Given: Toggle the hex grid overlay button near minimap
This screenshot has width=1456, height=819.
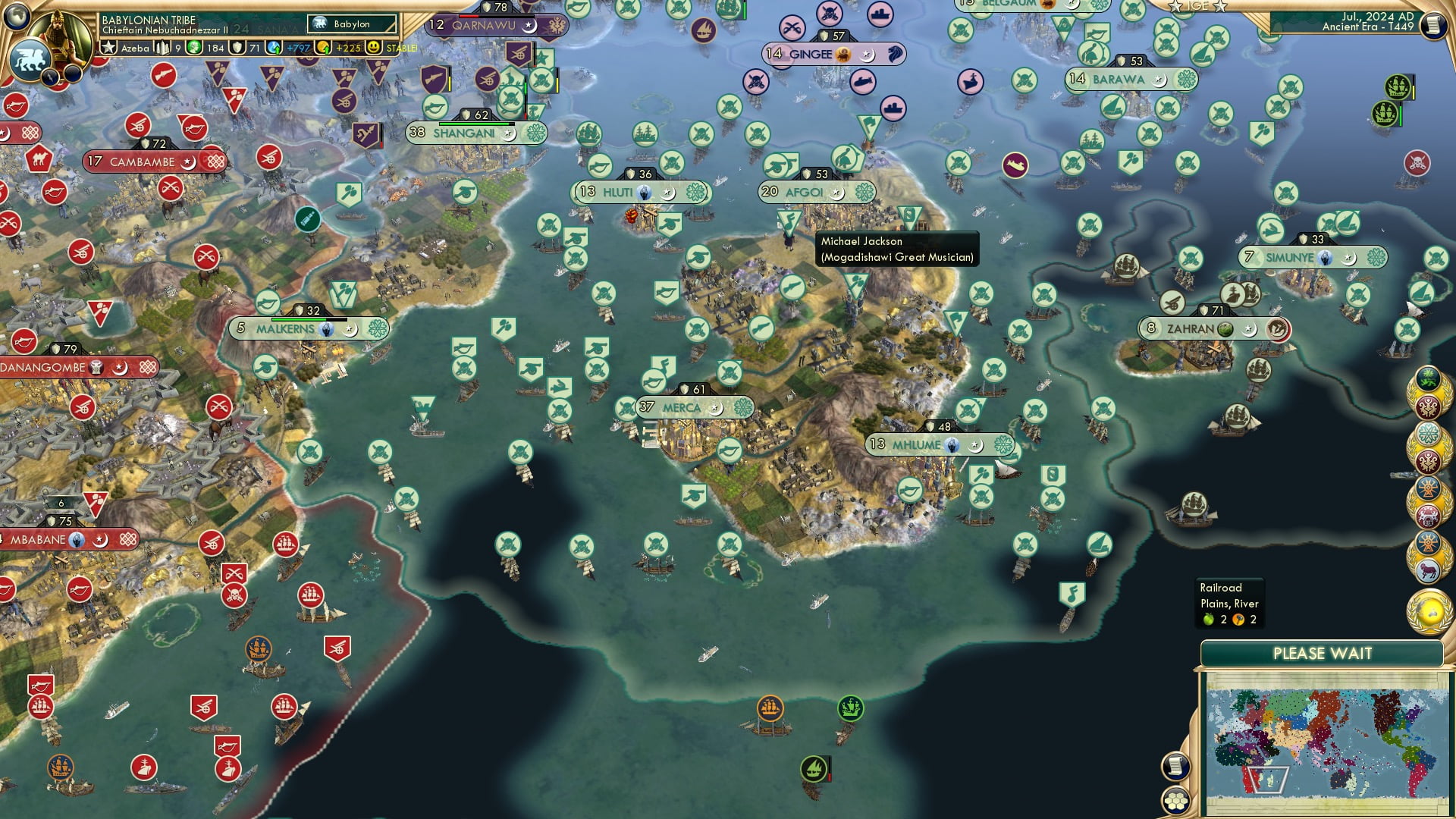Looking at the screenshot, I should pyautogui.click(x=1176, y=802).
